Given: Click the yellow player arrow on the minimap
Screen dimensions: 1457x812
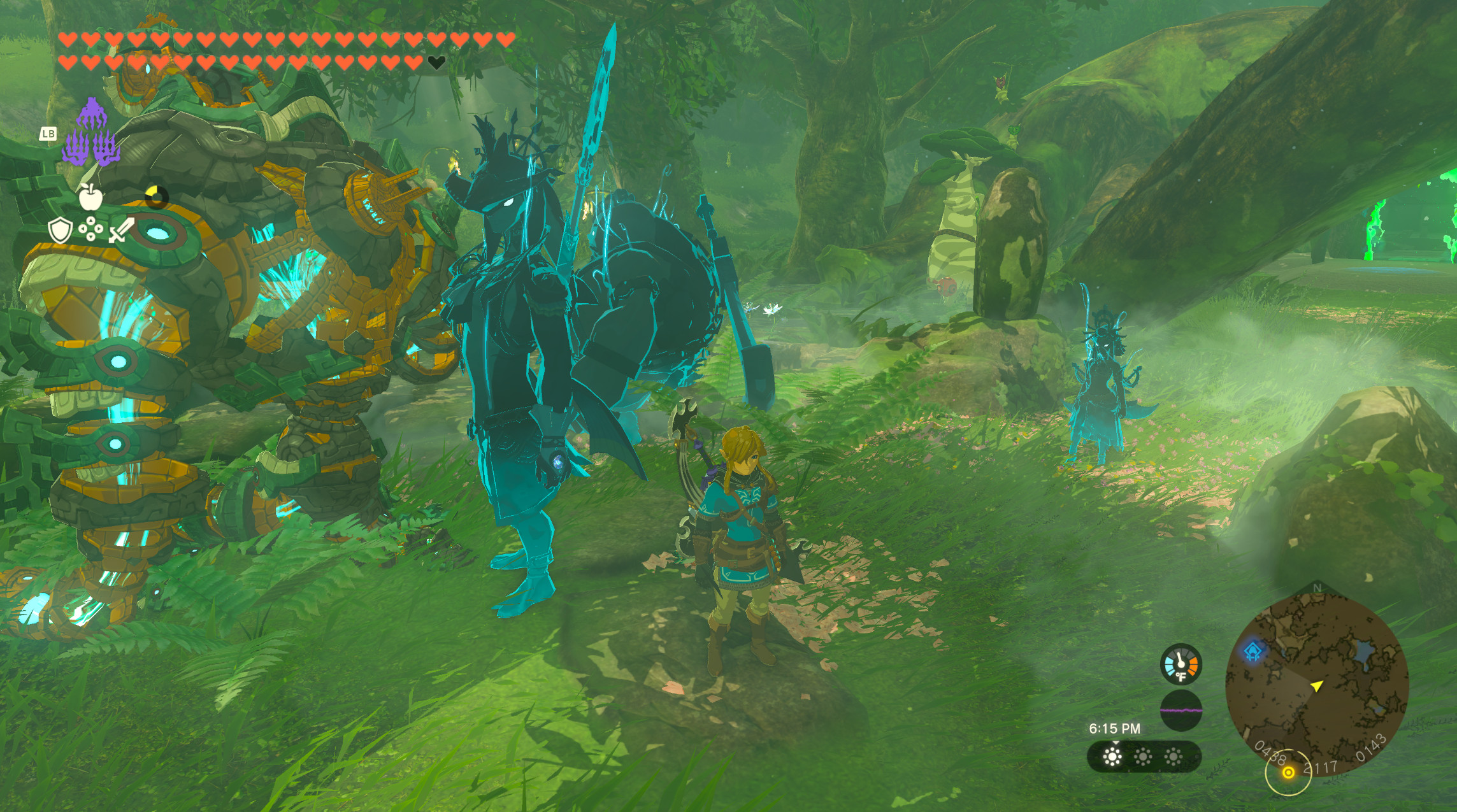Looking at the screenshot, I should pos(1317,687).
